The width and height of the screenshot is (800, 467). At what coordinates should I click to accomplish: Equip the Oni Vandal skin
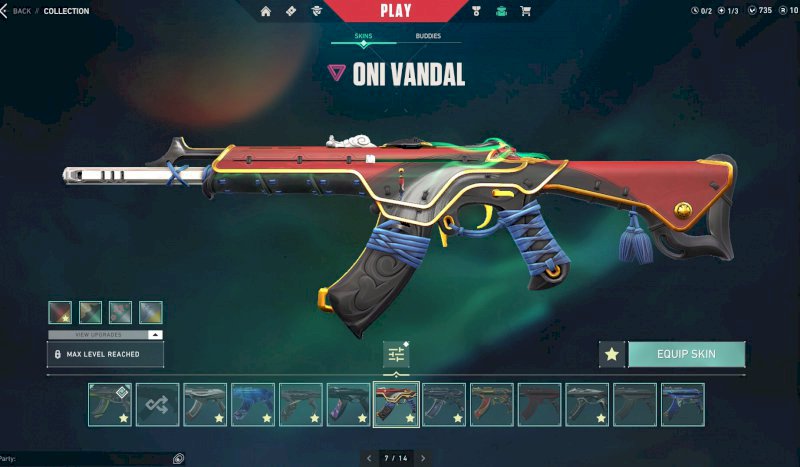click(686, 354)
